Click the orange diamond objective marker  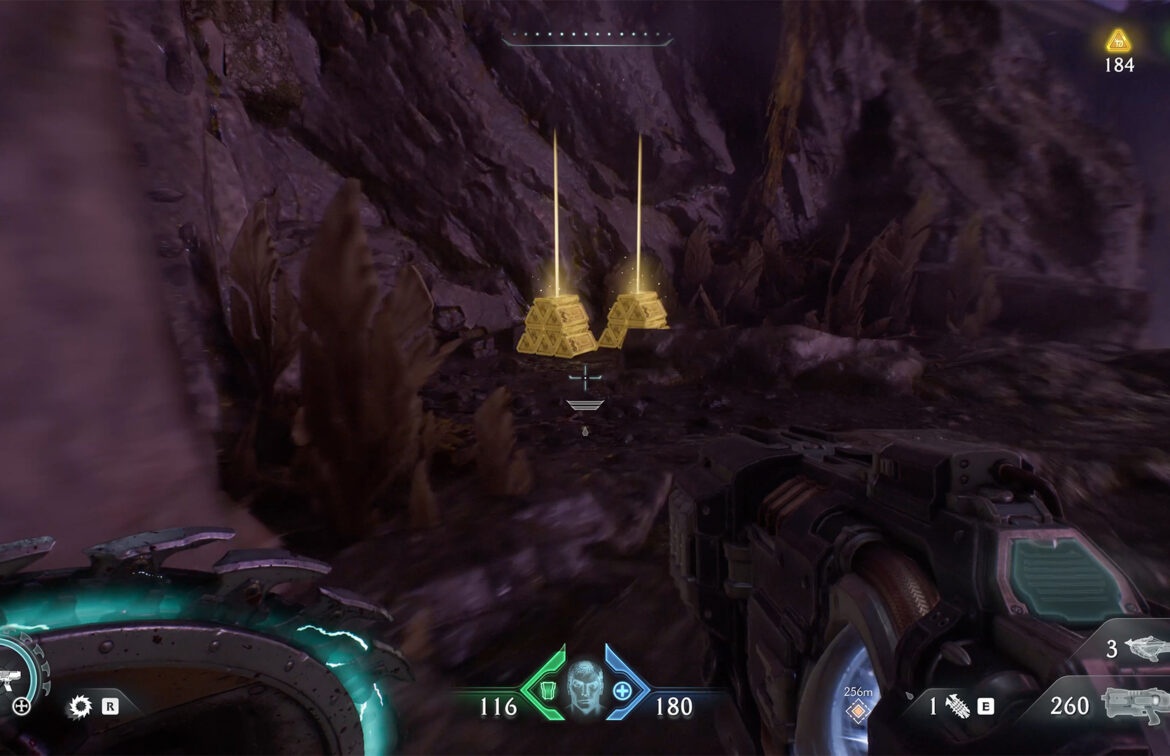856,711
